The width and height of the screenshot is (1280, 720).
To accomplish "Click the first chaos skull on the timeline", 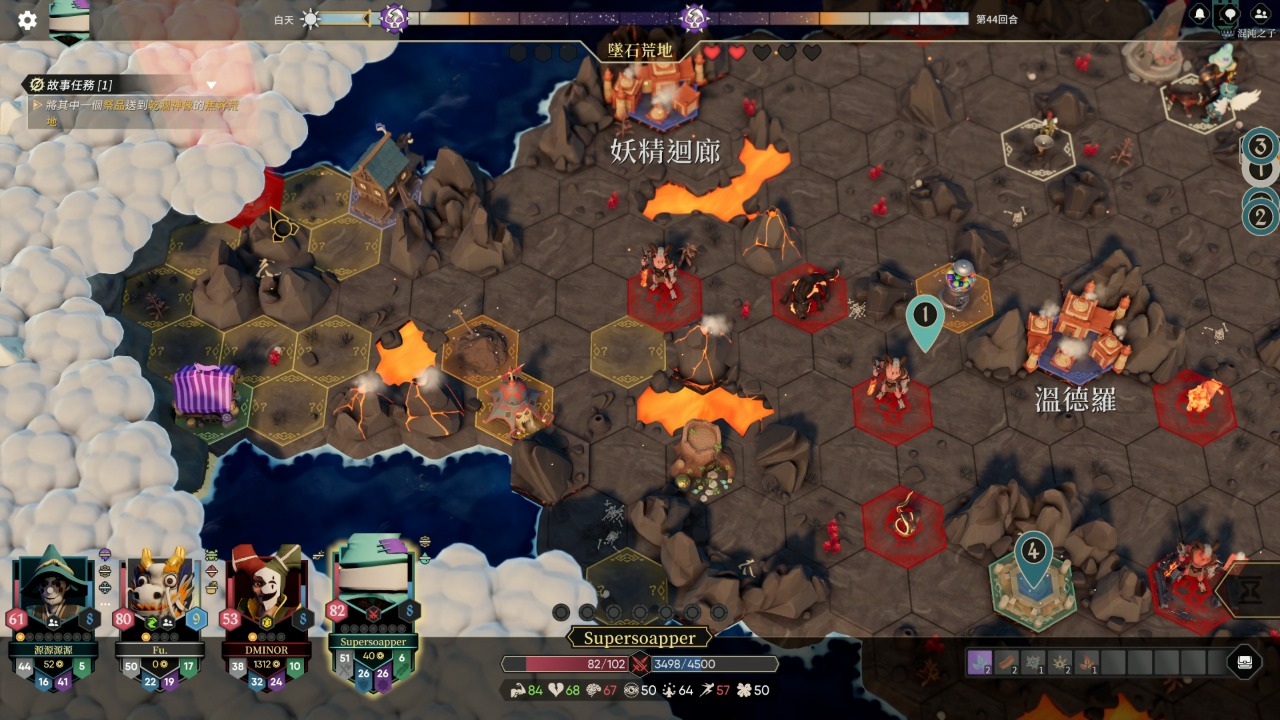I will [x=394, y=18].
